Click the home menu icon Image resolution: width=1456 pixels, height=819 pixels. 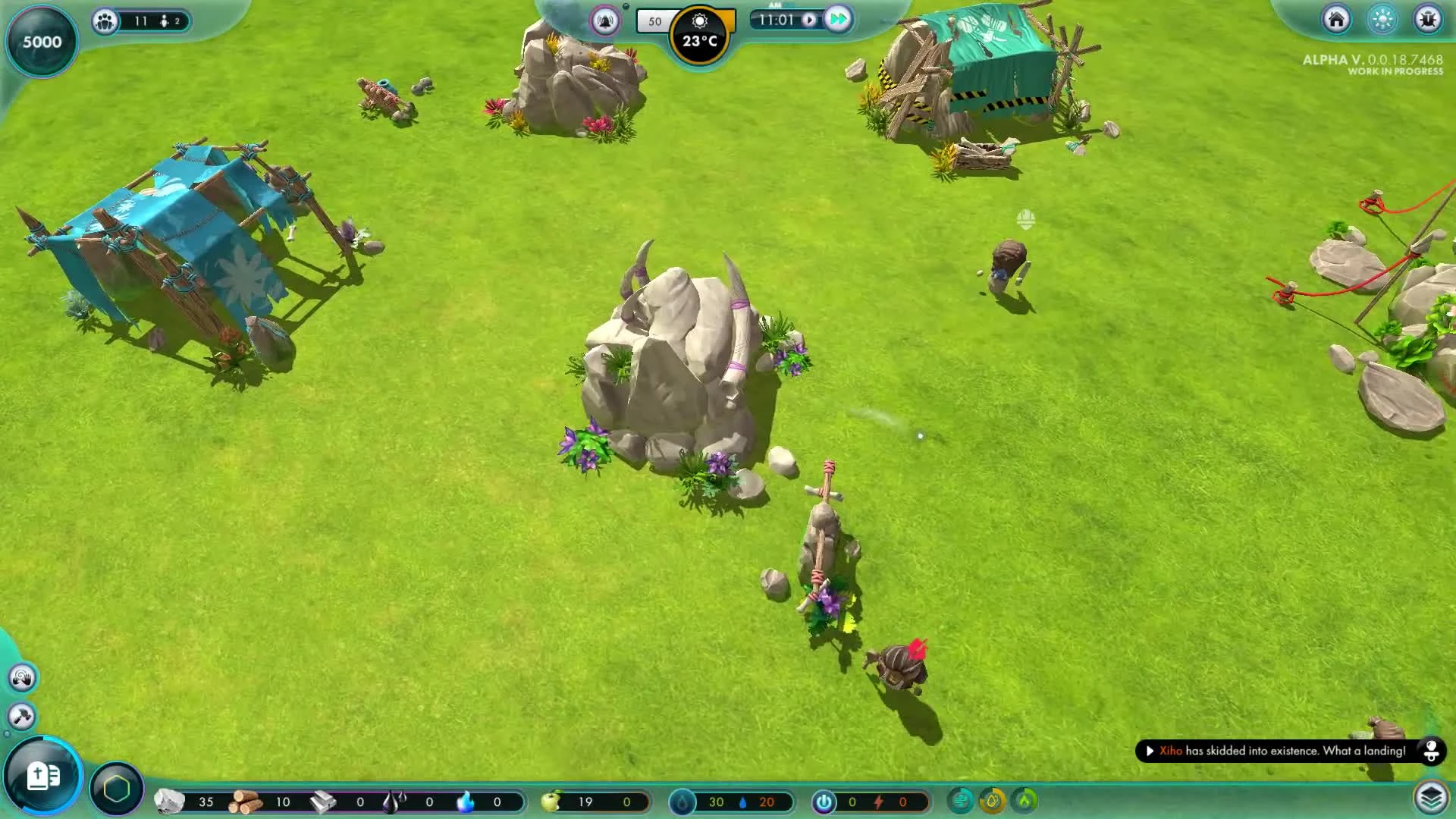1335,20
